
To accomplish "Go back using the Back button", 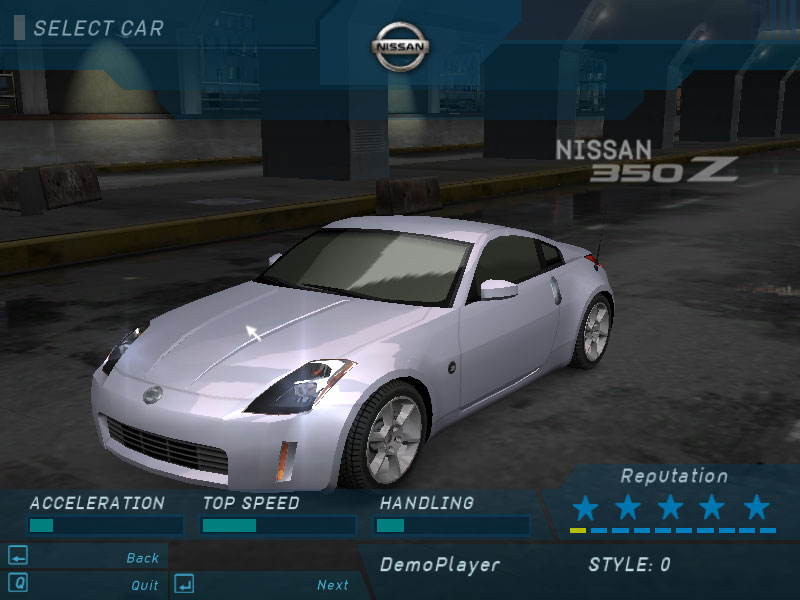I will pyautogui.click(x=143, y=558).
